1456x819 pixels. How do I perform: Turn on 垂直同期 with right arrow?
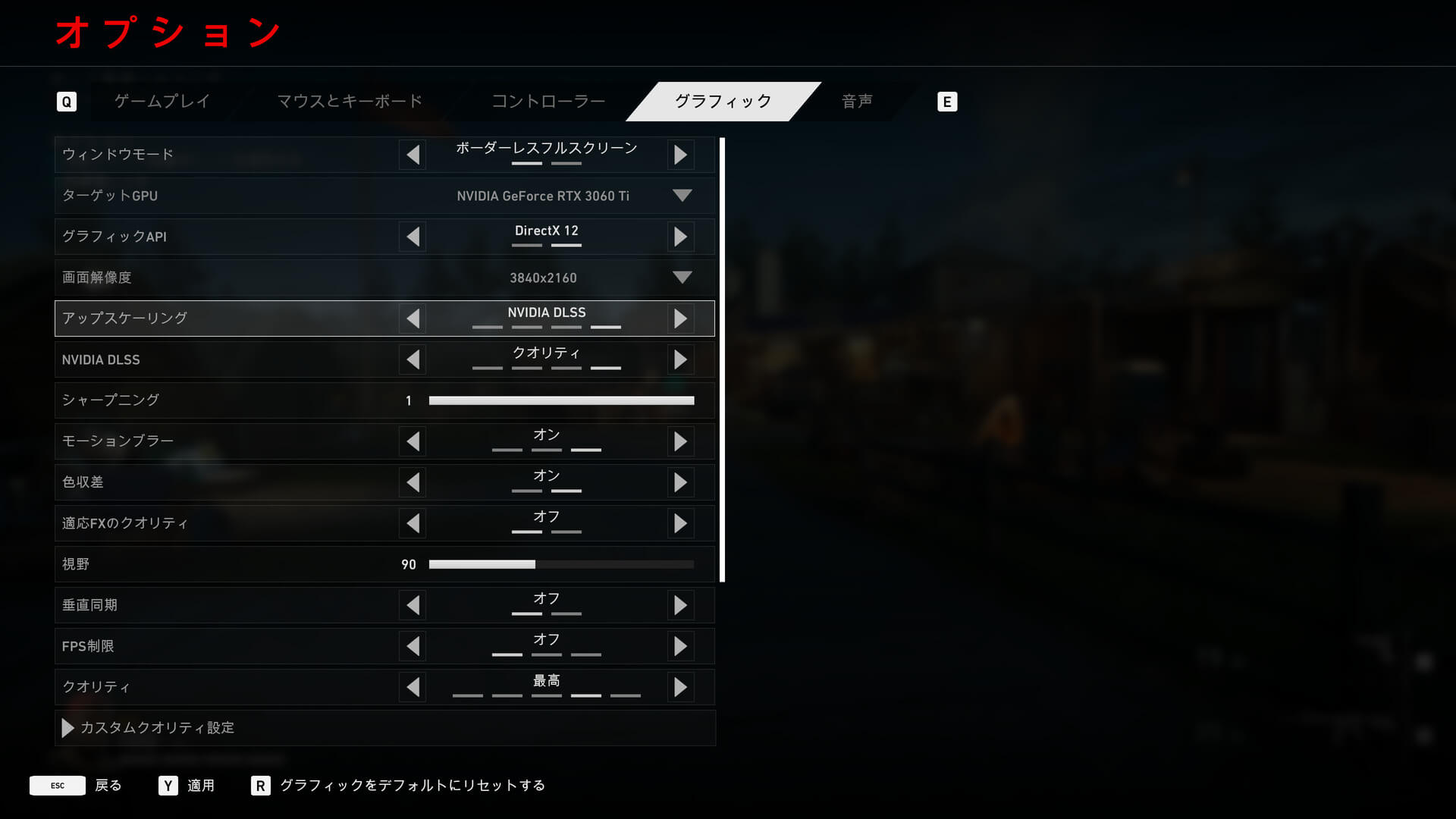pyautogui.click(x=680, y=605)
